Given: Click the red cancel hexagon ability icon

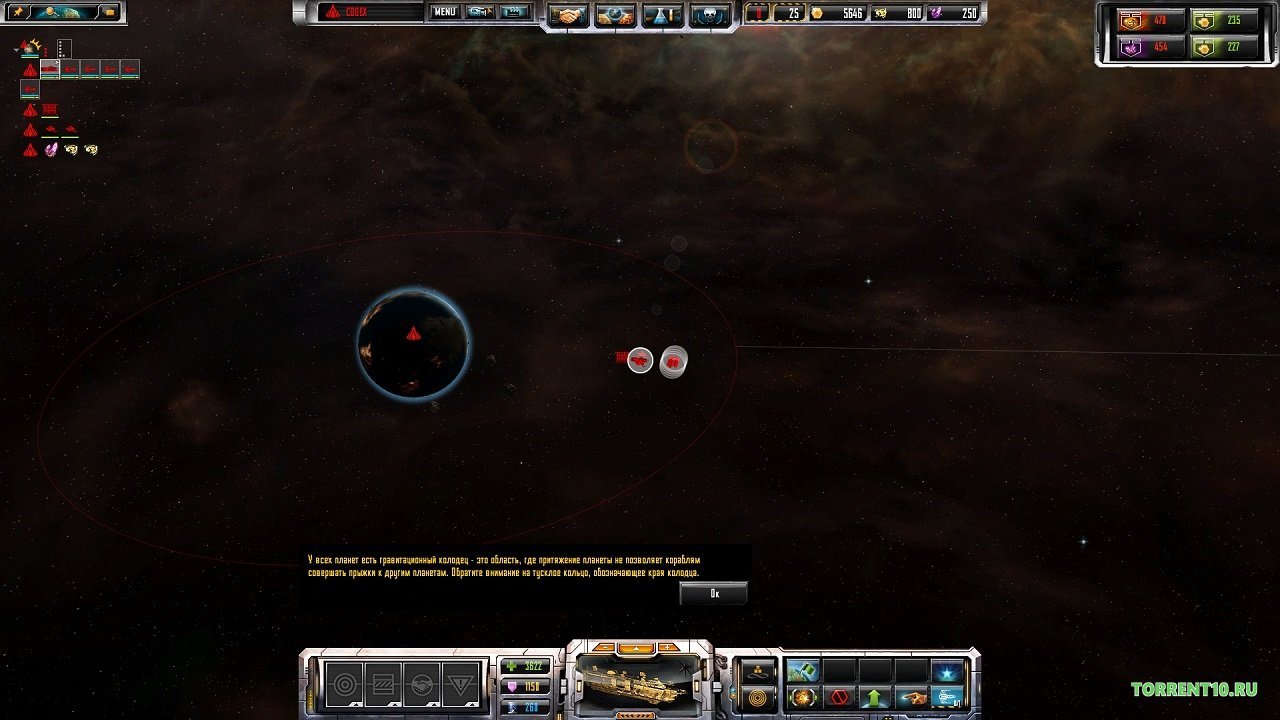Looking at the screenshot, I should click(x=838, y=697).
